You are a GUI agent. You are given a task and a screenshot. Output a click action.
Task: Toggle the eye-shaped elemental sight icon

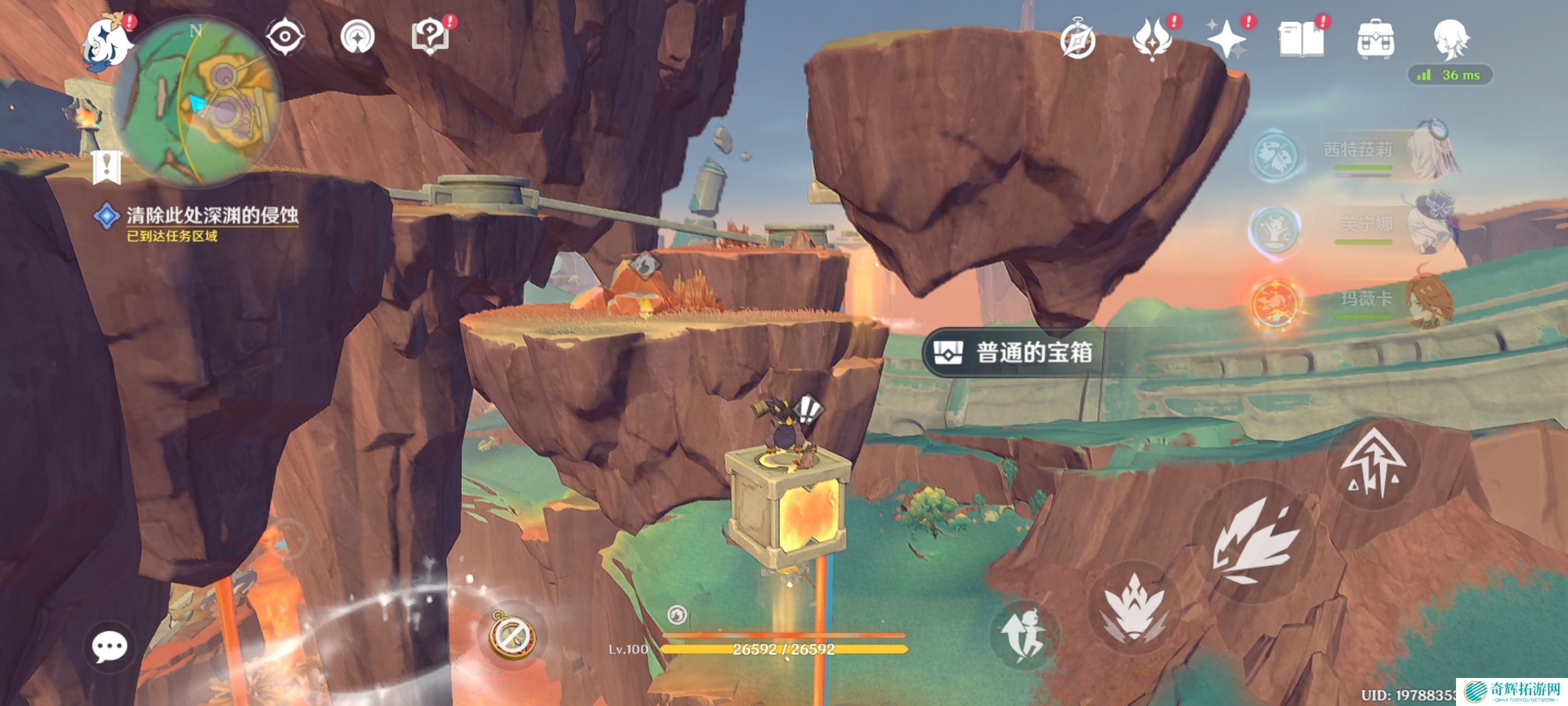(x=285, y=37)
